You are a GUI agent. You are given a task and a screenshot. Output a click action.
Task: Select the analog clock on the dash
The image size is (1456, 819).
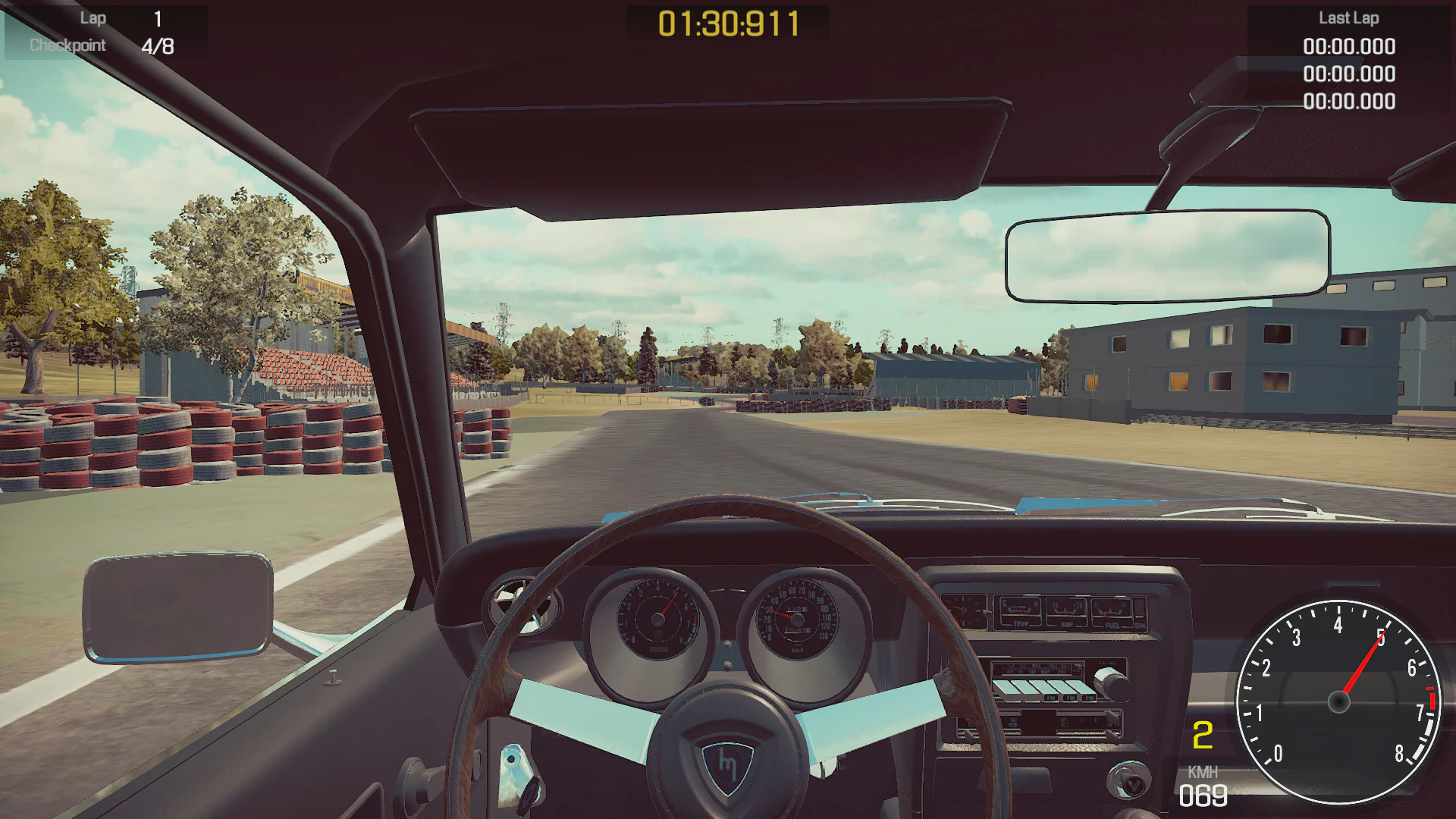tap(965, 610)
